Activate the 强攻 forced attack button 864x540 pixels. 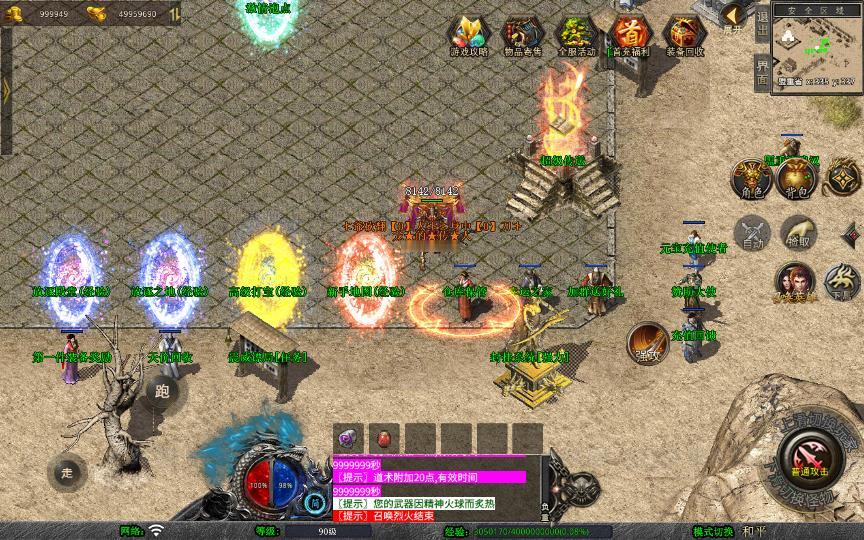tap(648, 343)
